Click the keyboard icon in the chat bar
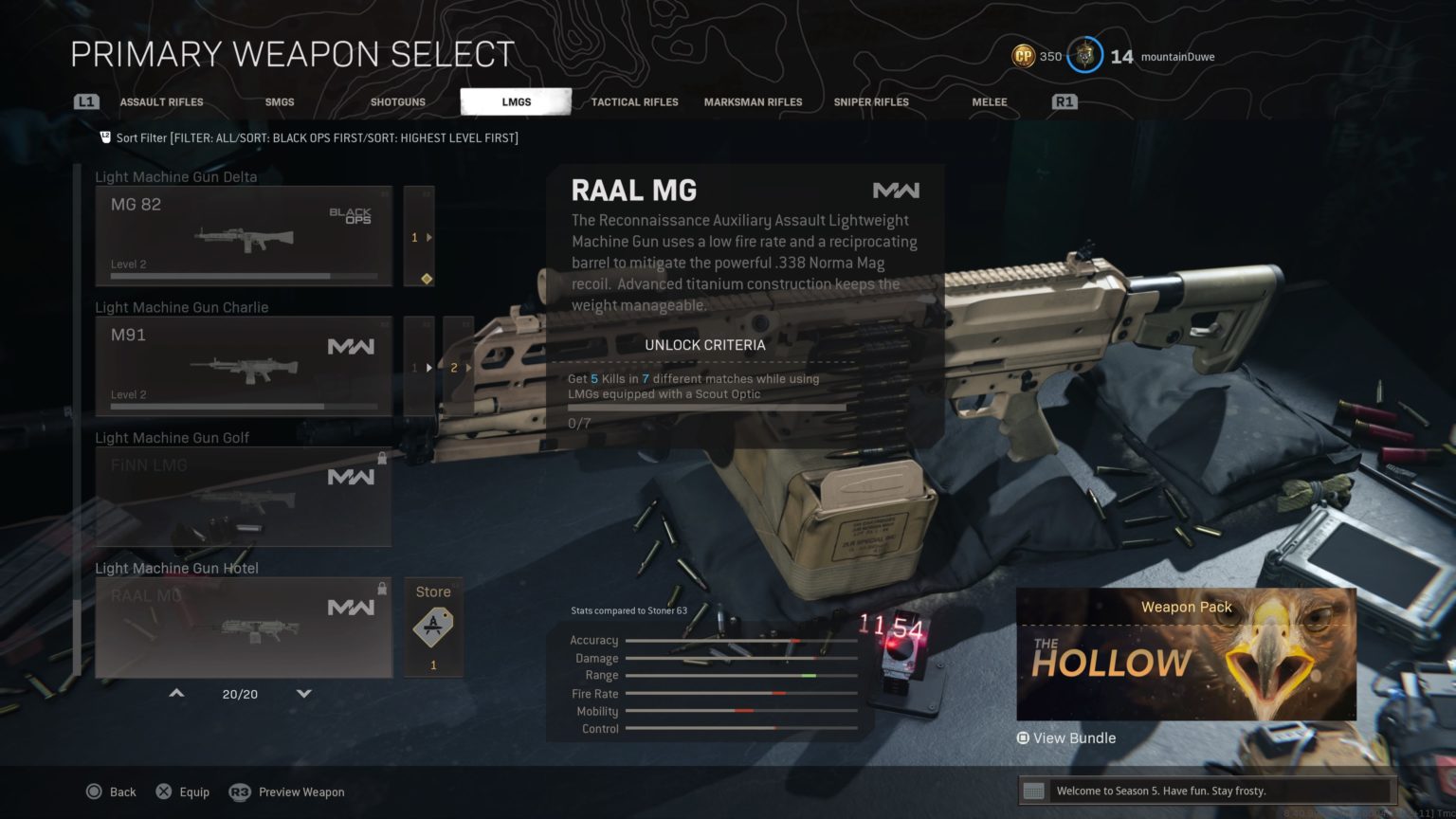 coord(1035,791)
